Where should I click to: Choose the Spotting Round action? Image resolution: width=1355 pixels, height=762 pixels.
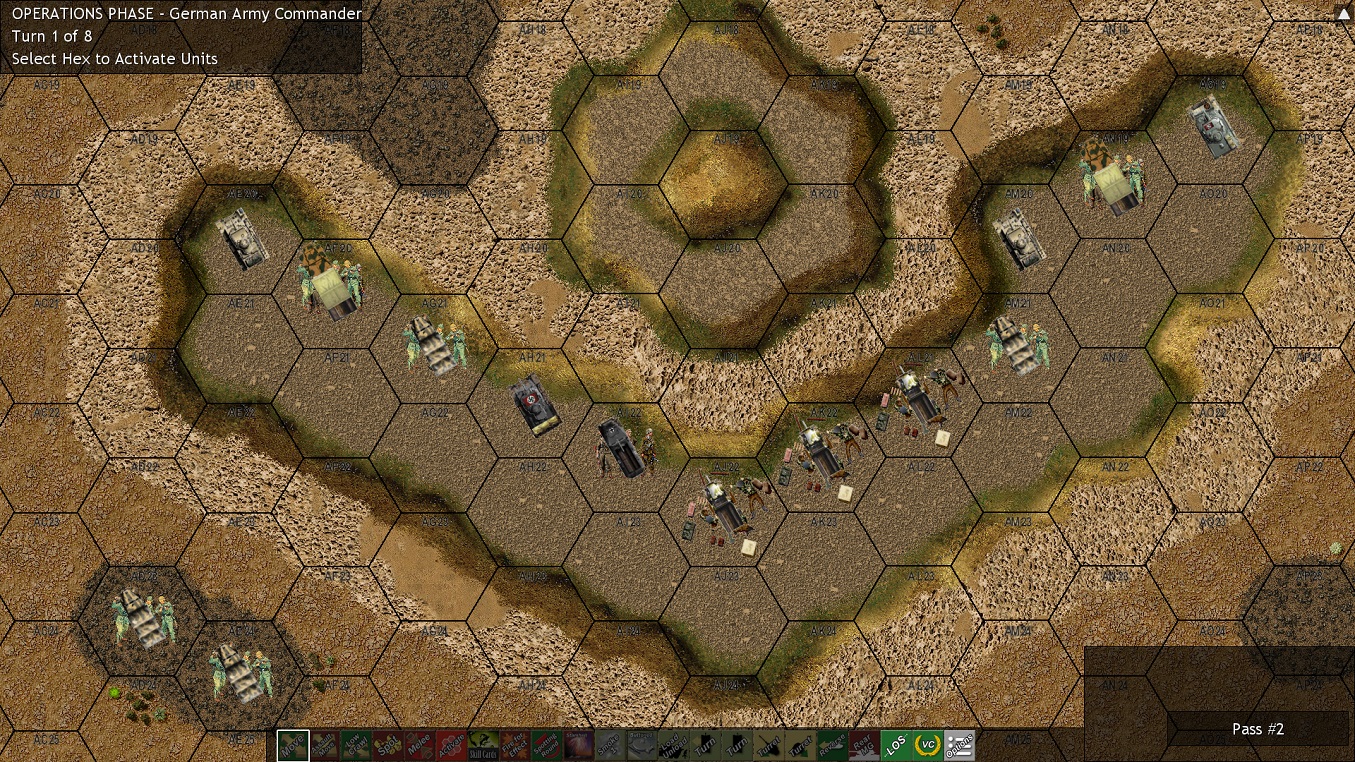click(547, 746)
